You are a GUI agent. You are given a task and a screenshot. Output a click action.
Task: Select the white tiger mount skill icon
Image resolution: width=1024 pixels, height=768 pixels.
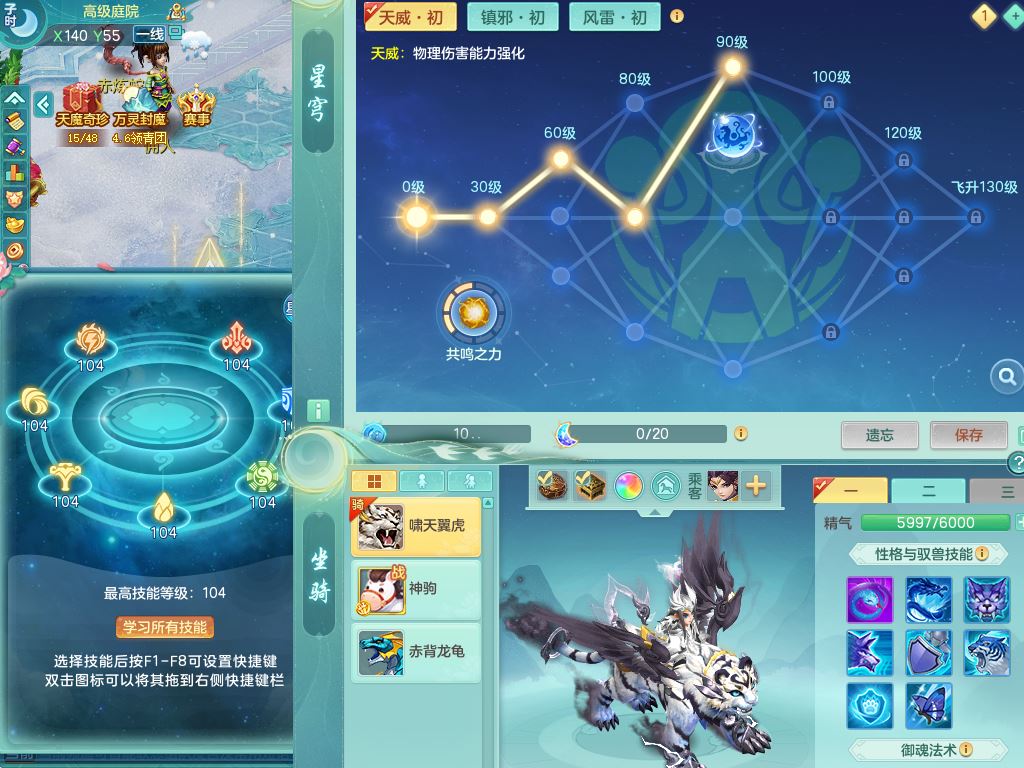(987, 653)
